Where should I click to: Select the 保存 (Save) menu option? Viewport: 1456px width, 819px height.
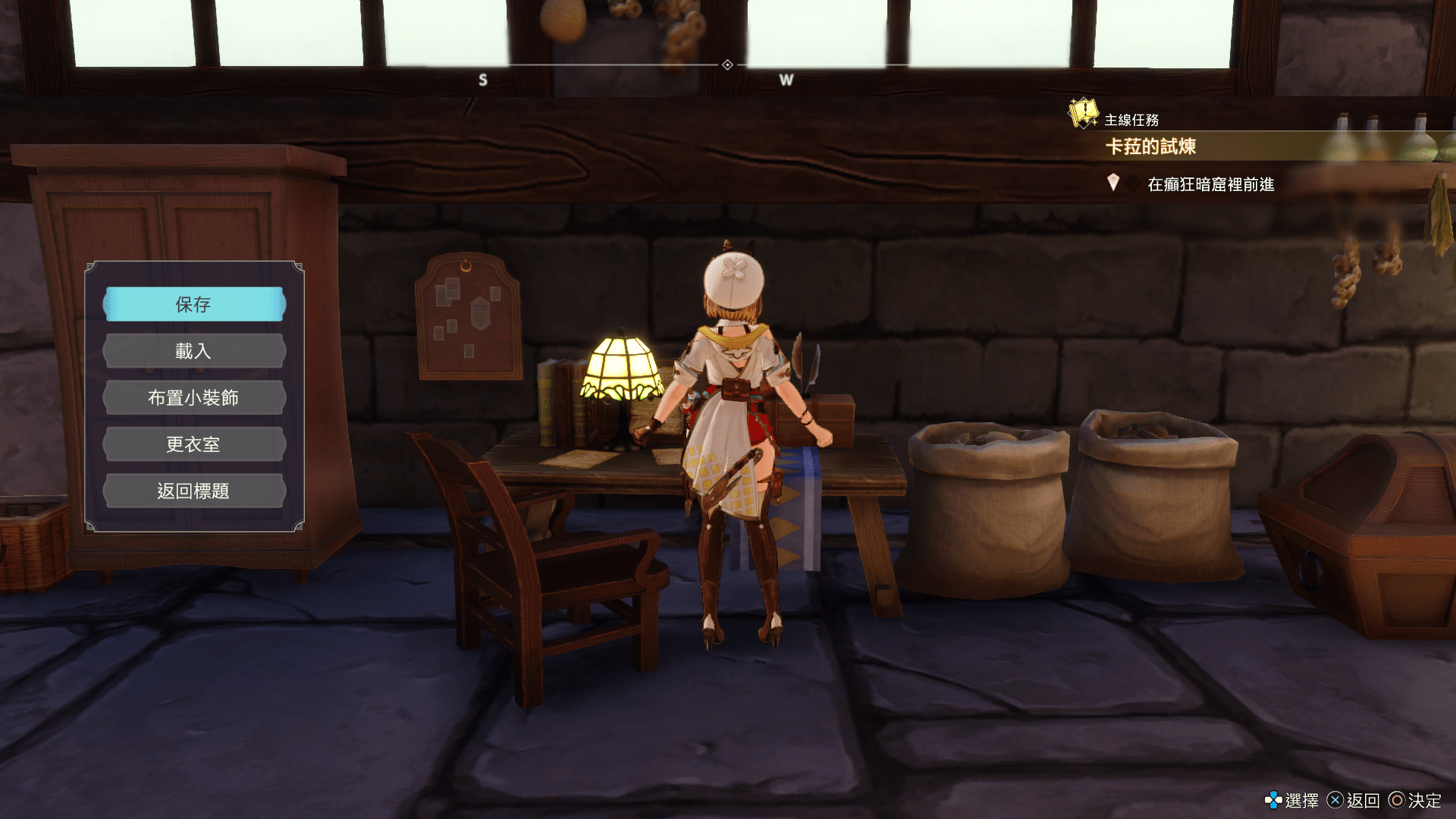[194, 304]
